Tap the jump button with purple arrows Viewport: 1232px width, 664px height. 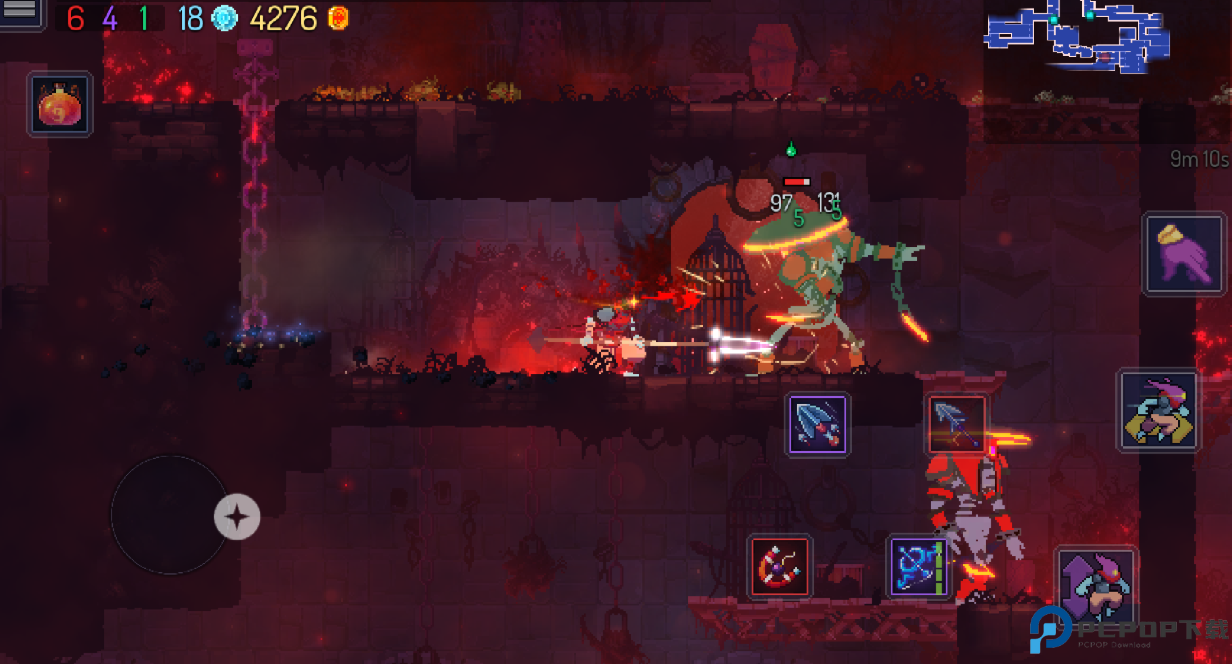coord(1096,584)
